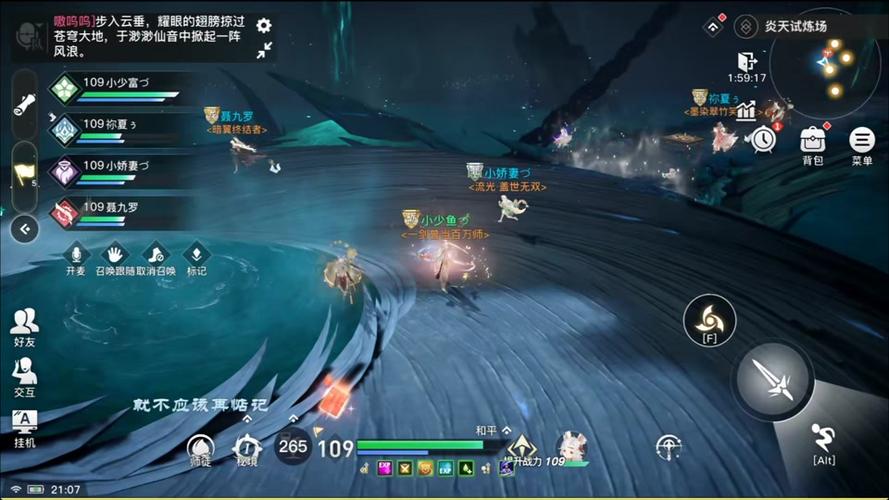889x500 pixels.
Task: Open chat settings with the gear icon
Action: coord(264,26)
